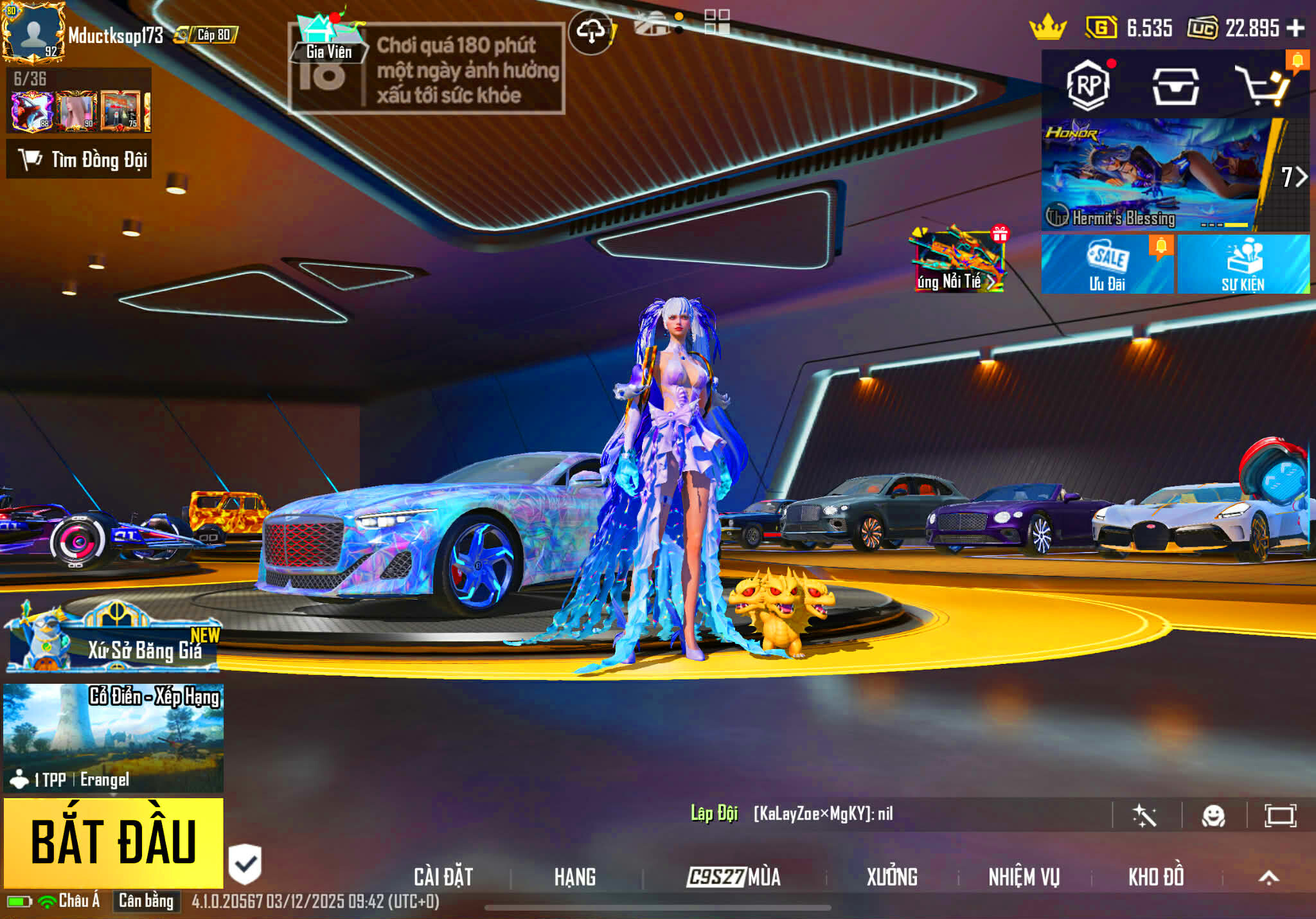The width and height of the screenshot is (1316, 919).
Task: Open the KHO ĐỒ inventory
Action: [1155, 877]
